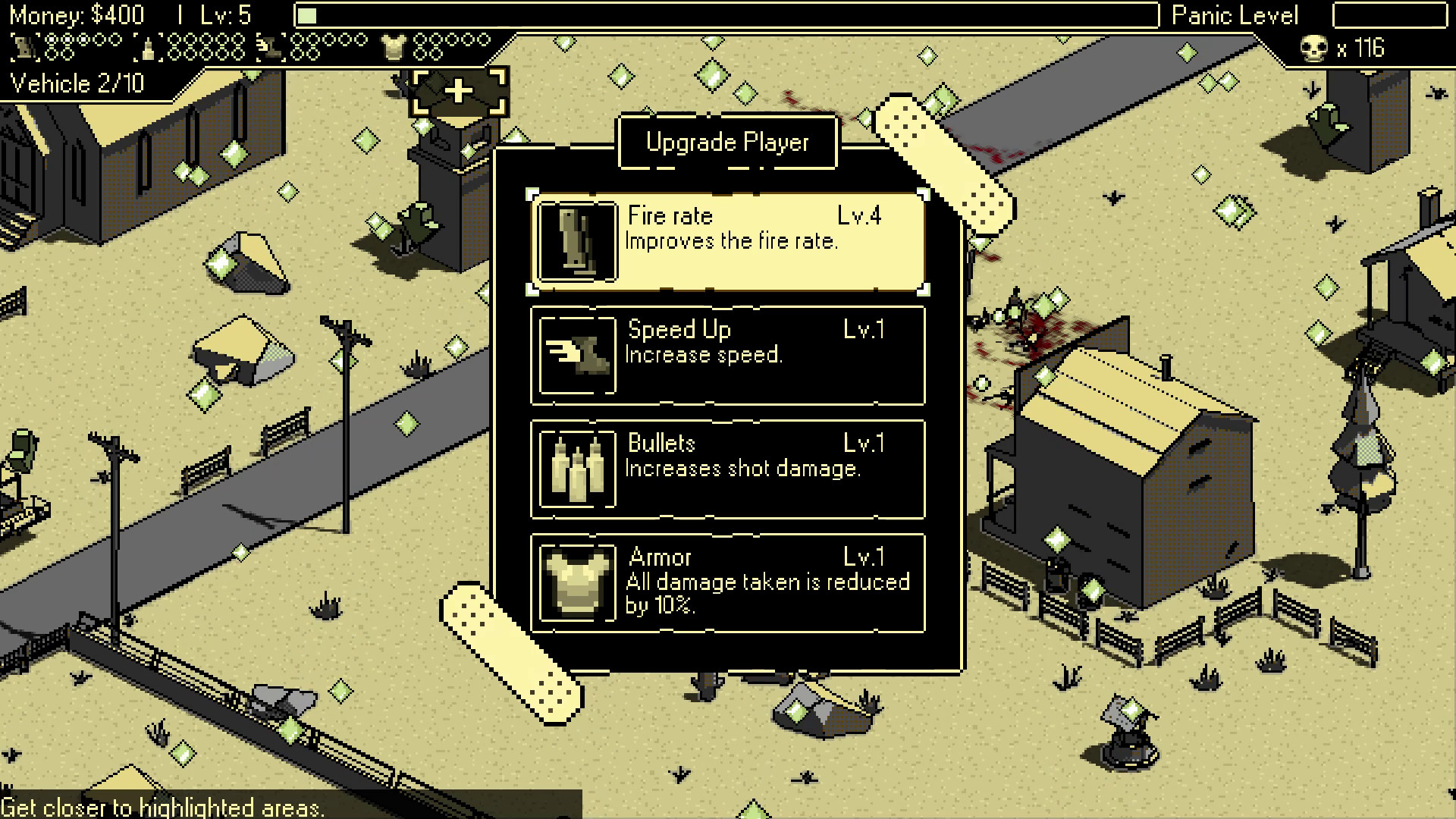
Task: Select the bullet bottles icon on the Bullets card
Action: coord(576,467)
